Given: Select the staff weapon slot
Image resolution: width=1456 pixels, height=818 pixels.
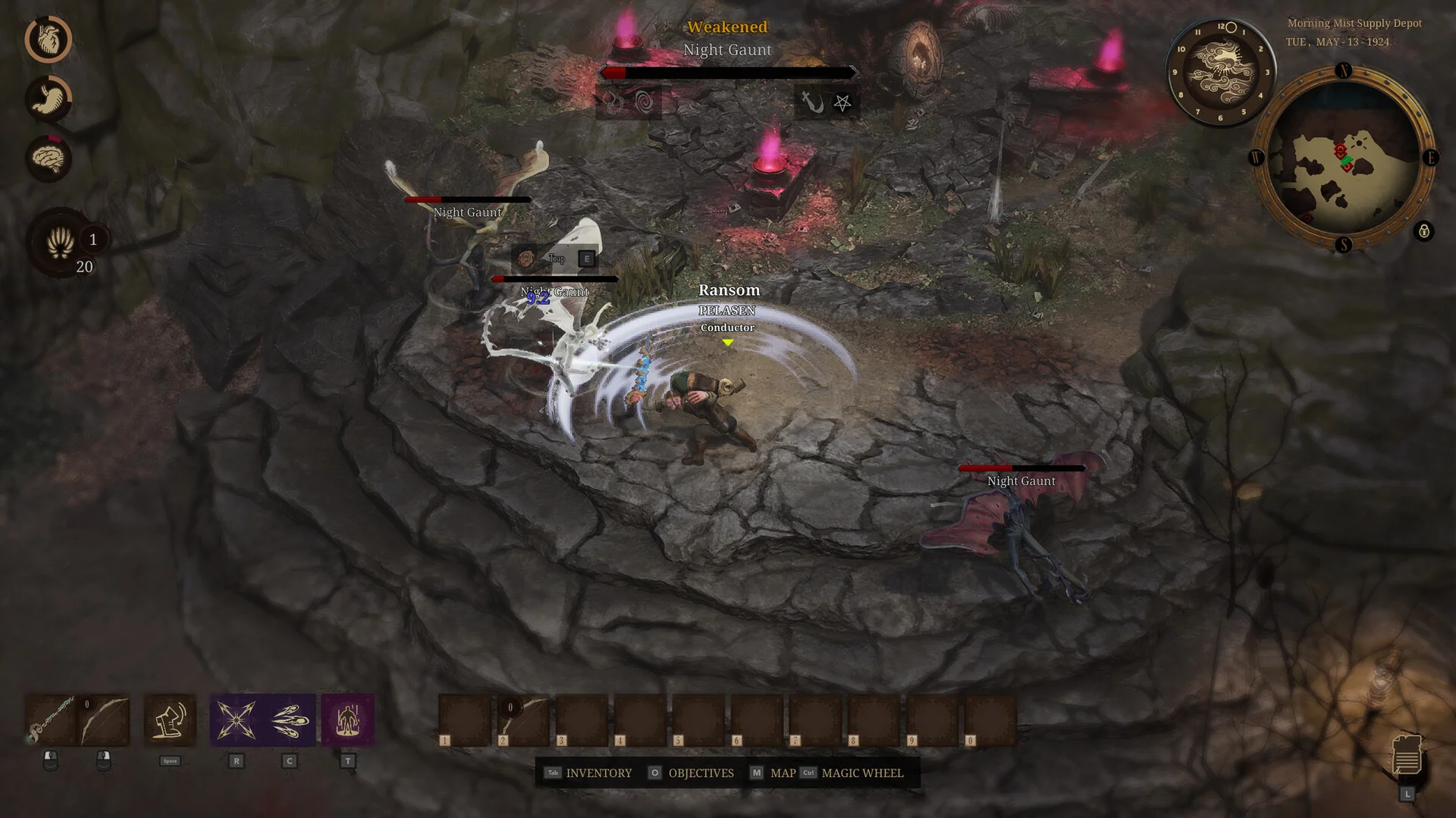Looking at the screenshot, I should [51, 719].
